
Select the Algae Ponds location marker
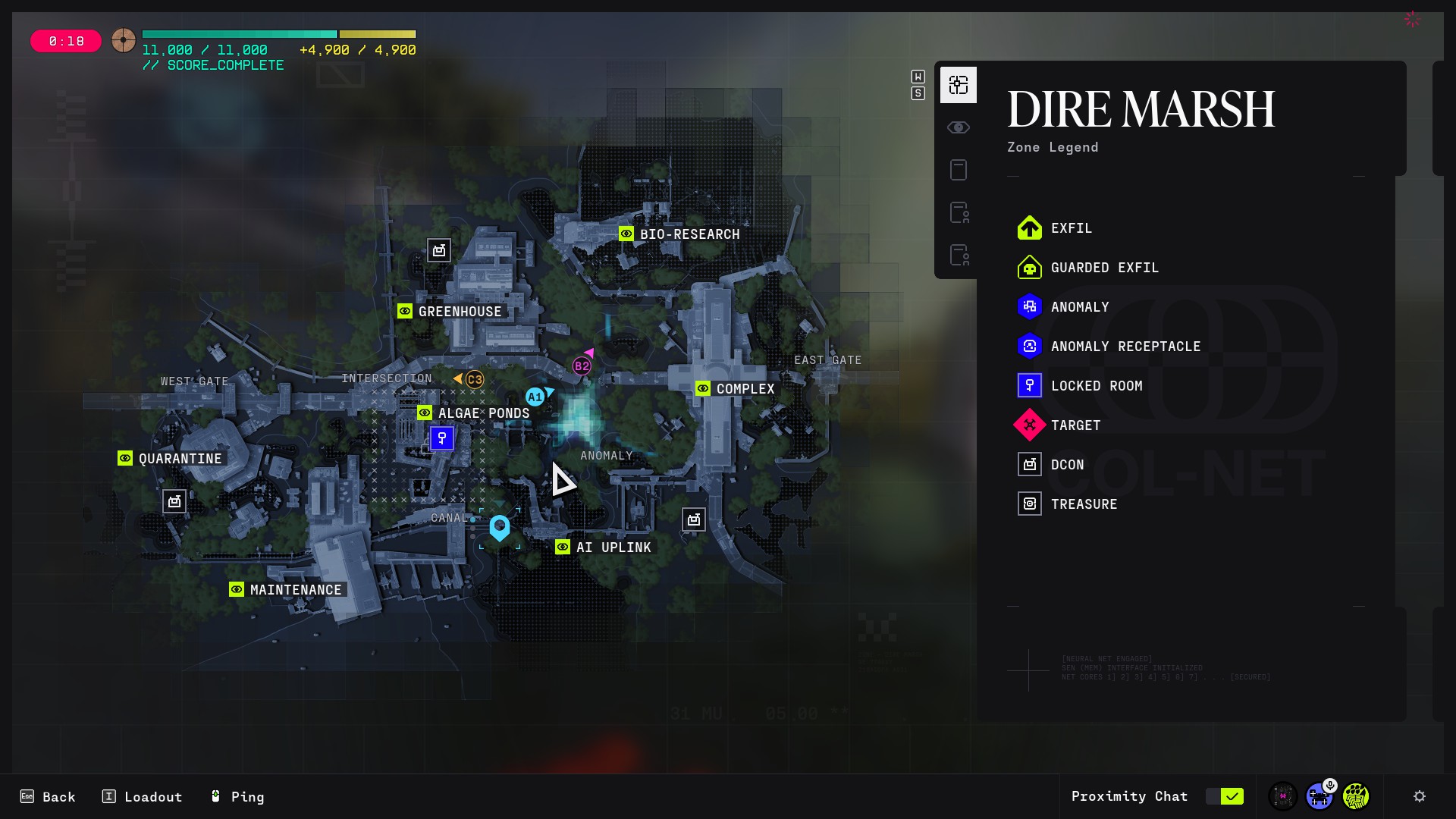point(425,413)
